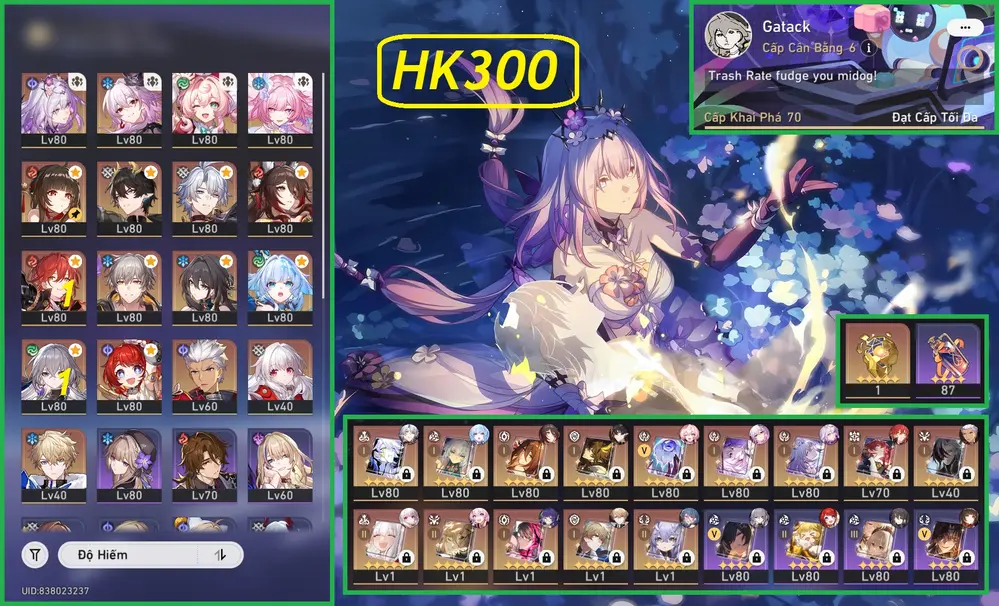
Task: Open the character filter funnel button
Action: [36, 555]
